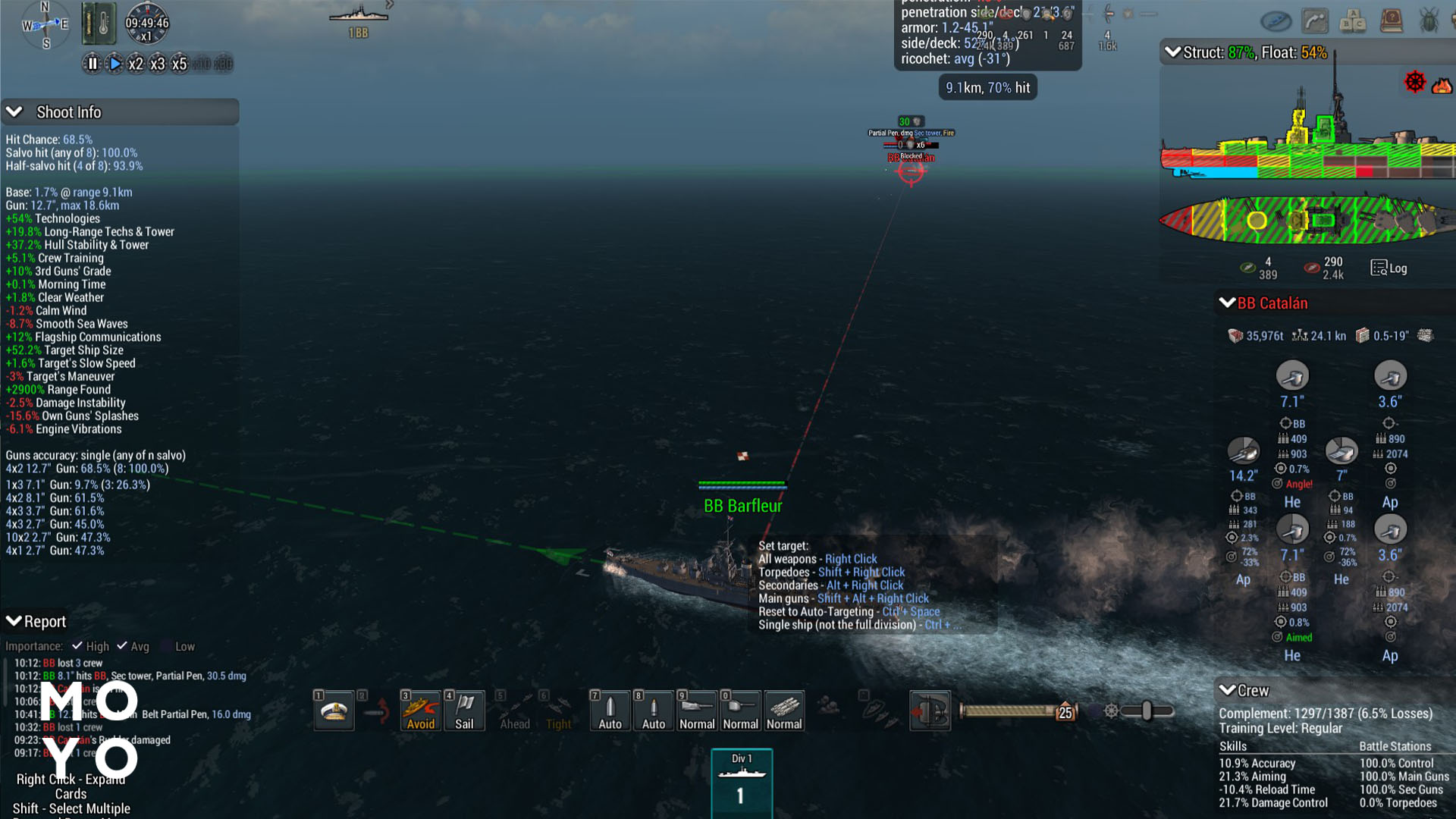Viewport: 1456px width, 819px height.
Task: Collapse the BB Catalán target panel
Action: pyautogui.click(x=1227, y=303)
